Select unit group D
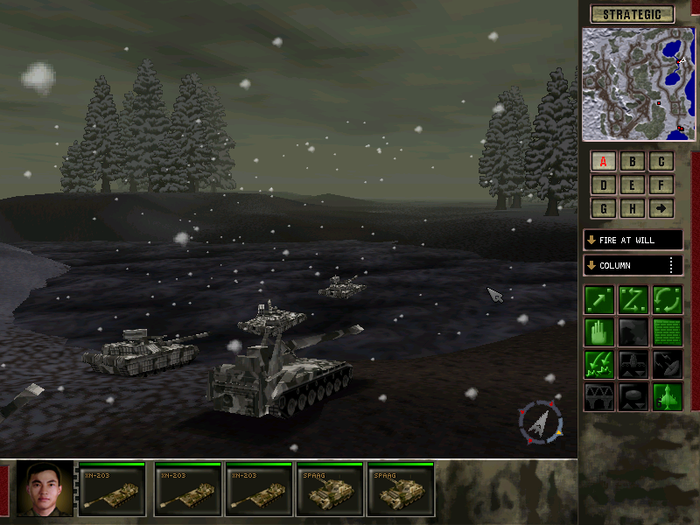700x525 pixels. 603,185
